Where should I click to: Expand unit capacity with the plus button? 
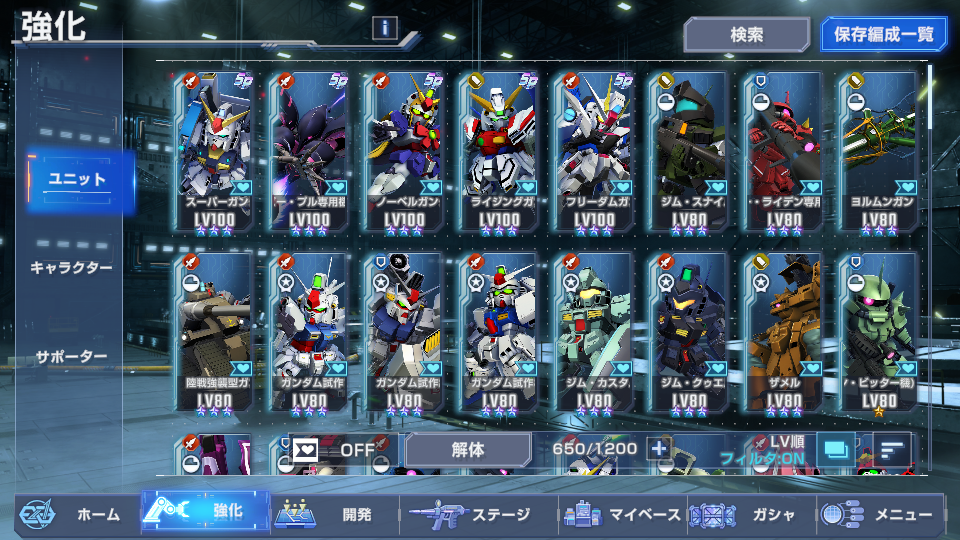click(658, 450)
